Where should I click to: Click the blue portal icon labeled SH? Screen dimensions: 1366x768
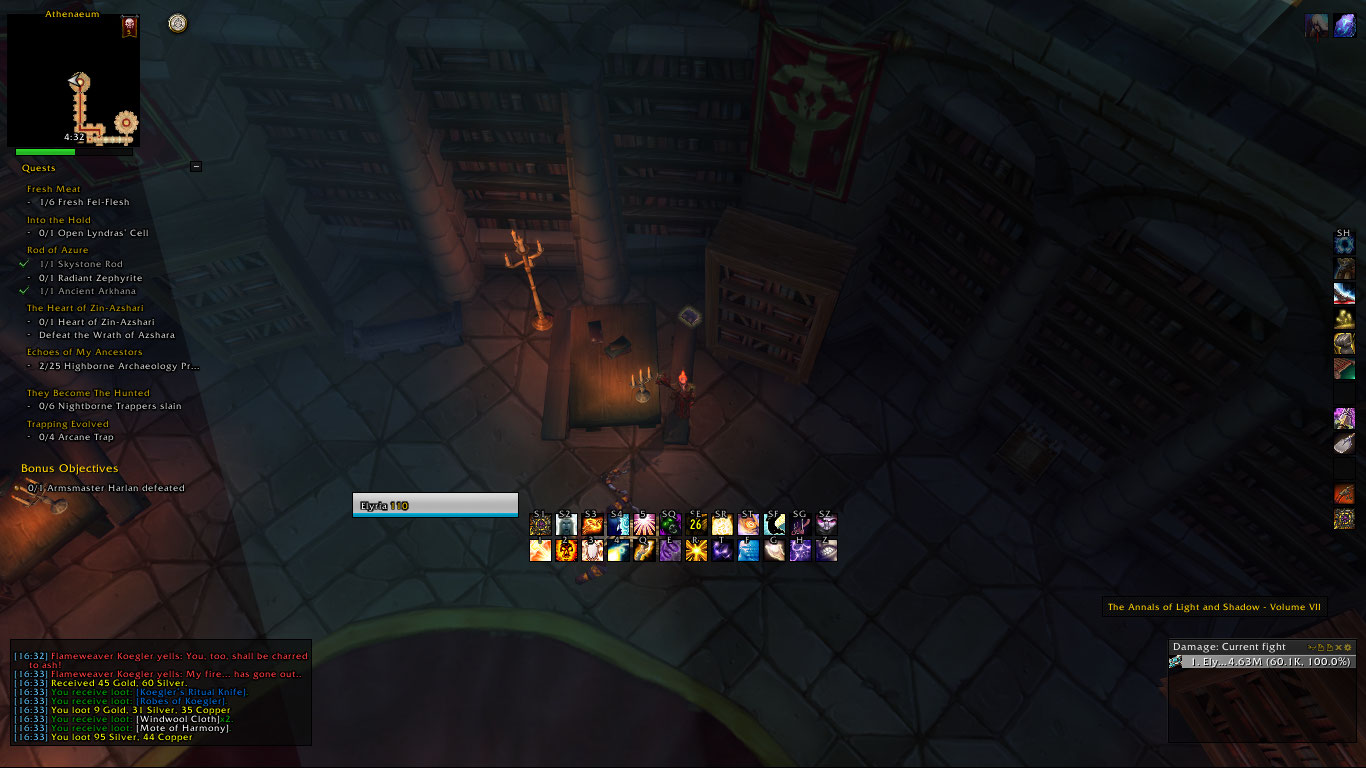(1344, 244)
